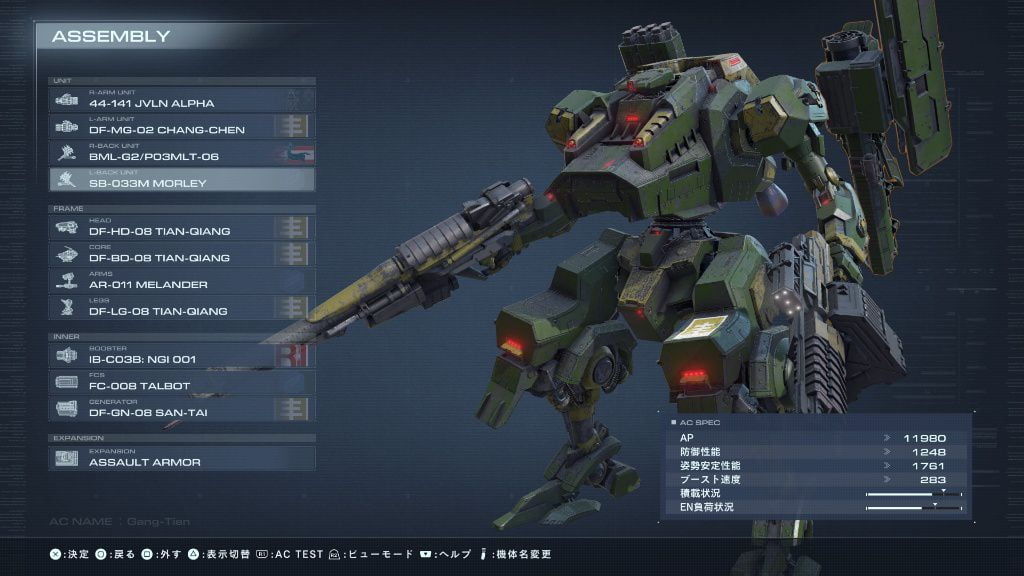Image resolution: width=1024 pixels, height=576 pixels.
Task: Select the 44-141 JVLN ALPHA right-arm unit
Action: [182, 99]
